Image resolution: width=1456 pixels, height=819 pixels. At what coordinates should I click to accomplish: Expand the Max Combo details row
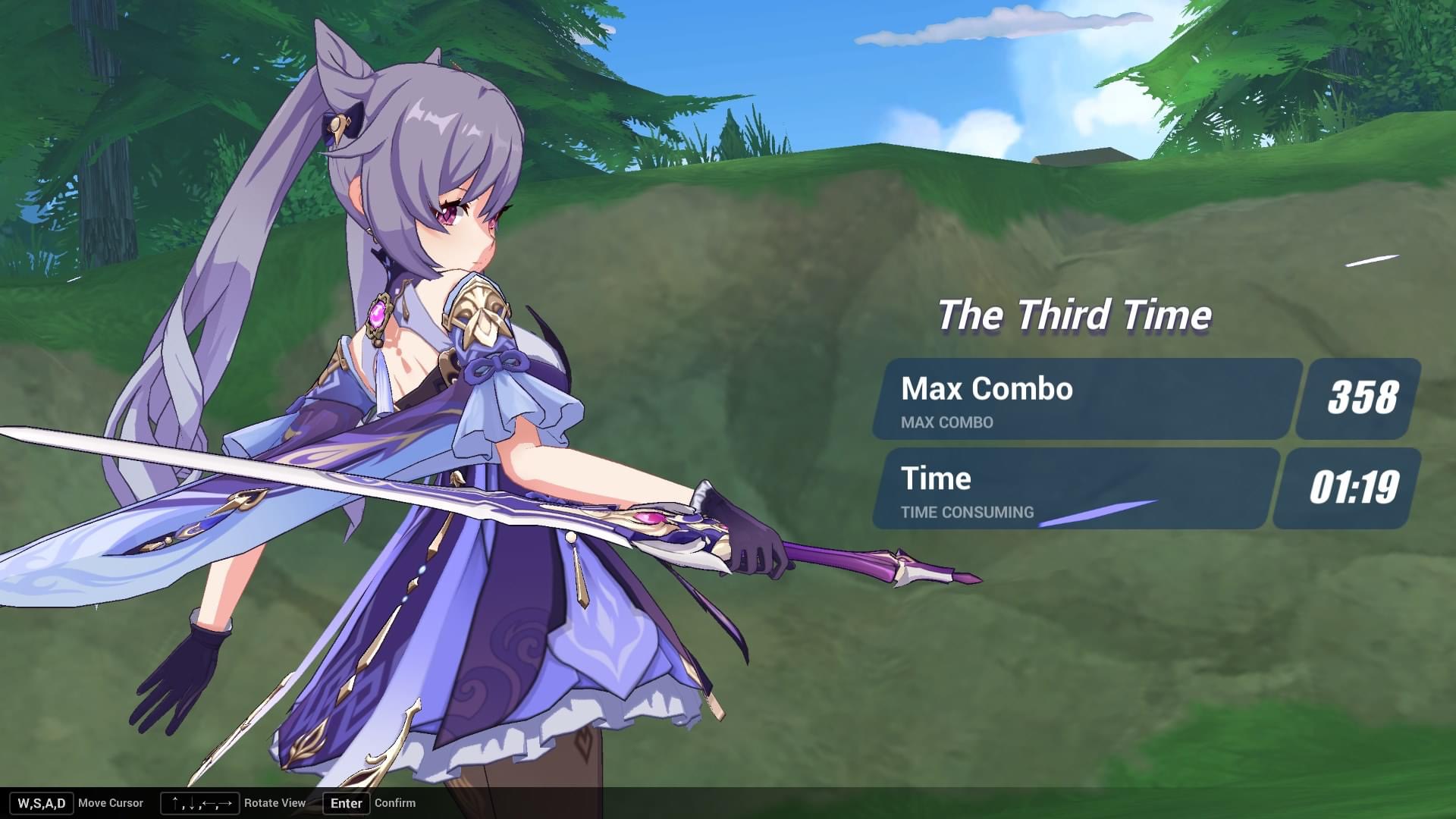[x=946, y=423]
